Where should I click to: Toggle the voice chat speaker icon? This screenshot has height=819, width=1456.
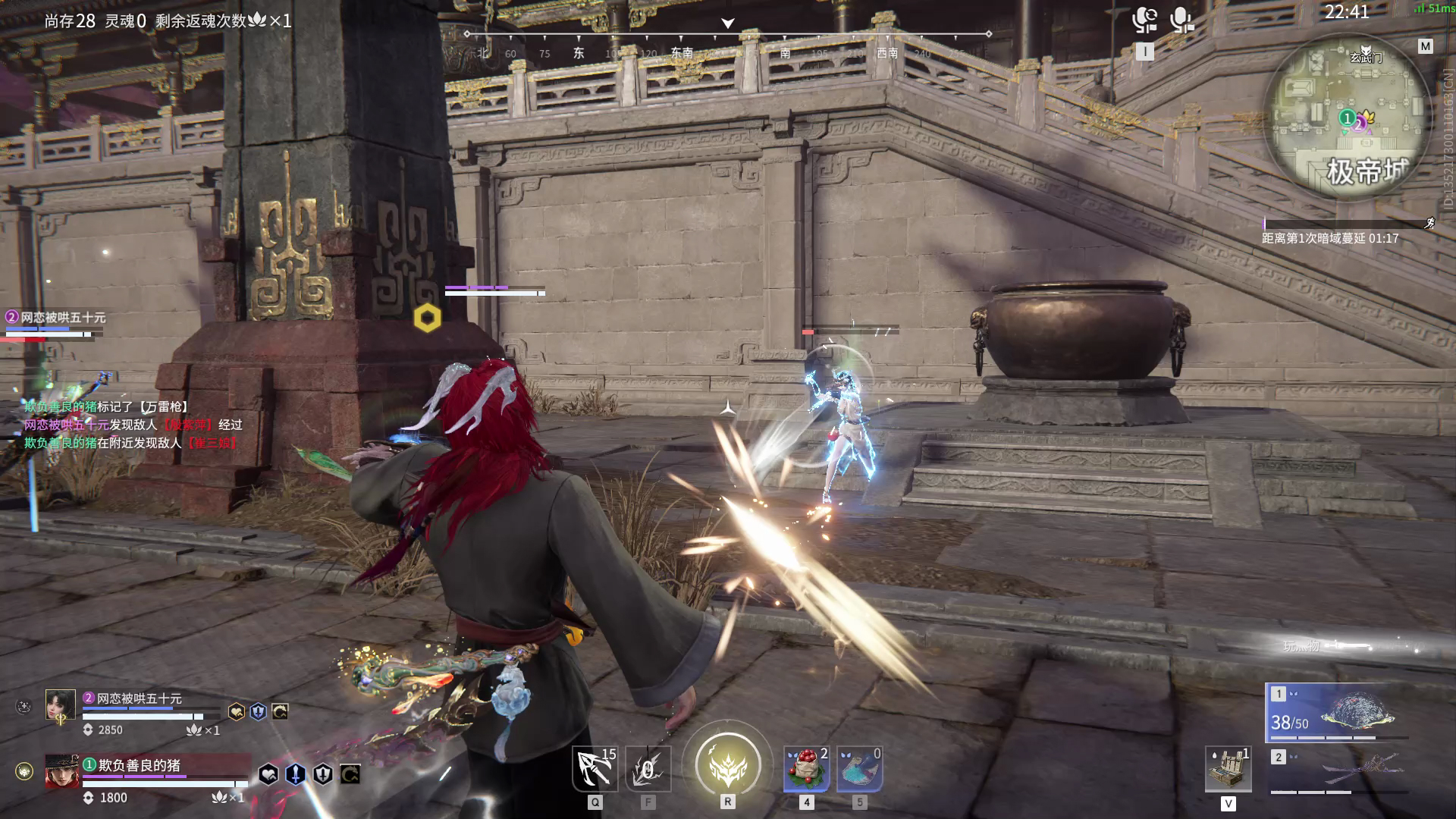tap(1144, 20)
